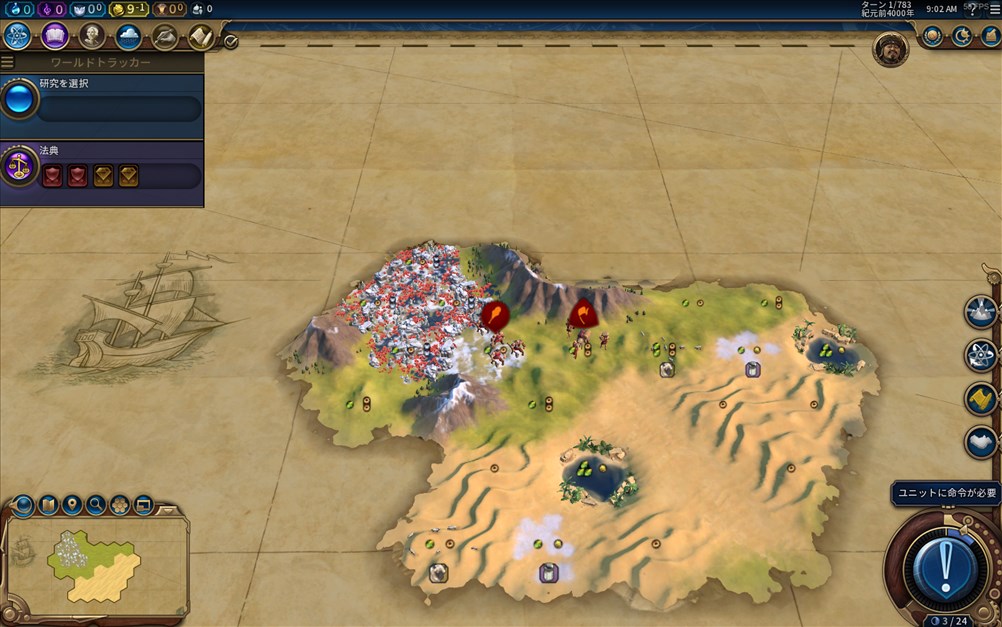Image resolution: width=1002 pixels, height=627 pixels.
Task: Open the World Tracker hamburger menu
Action: point(8,62)
